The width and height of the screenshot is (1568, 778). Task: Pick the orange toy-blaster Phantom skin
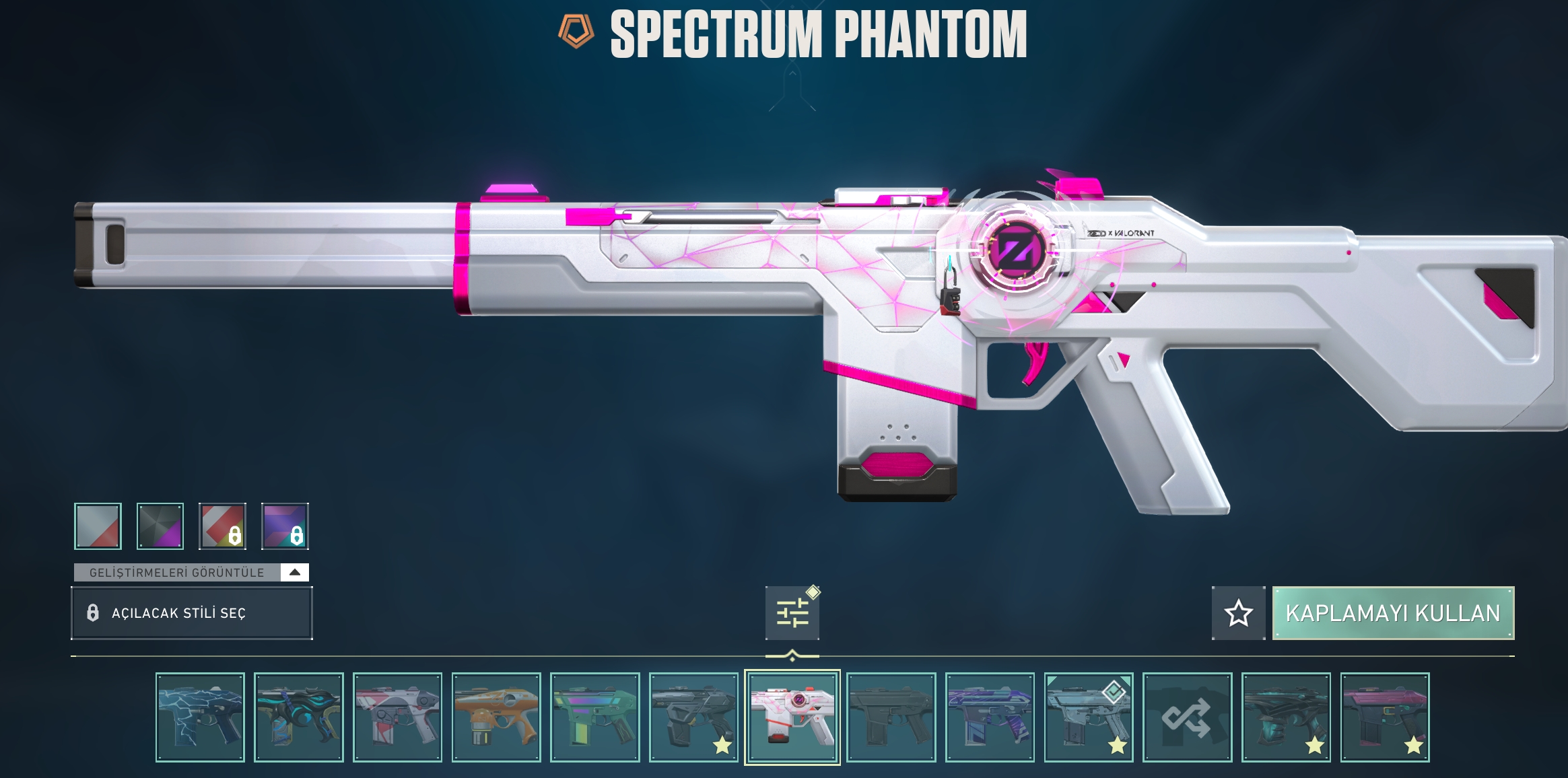tap(496, 717)
